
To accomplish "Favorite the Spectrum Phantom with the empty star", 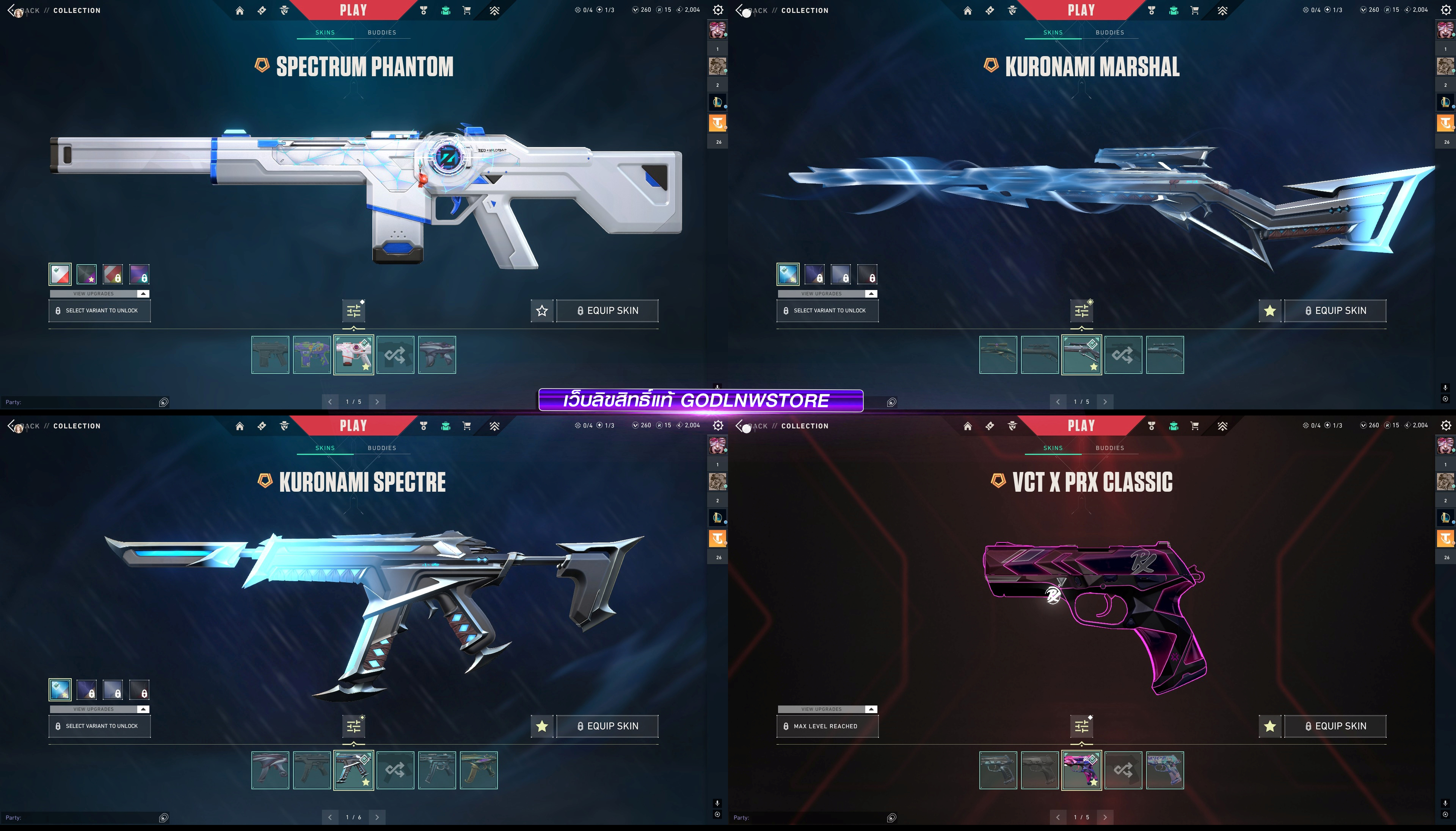I will (x=542, y=310).
